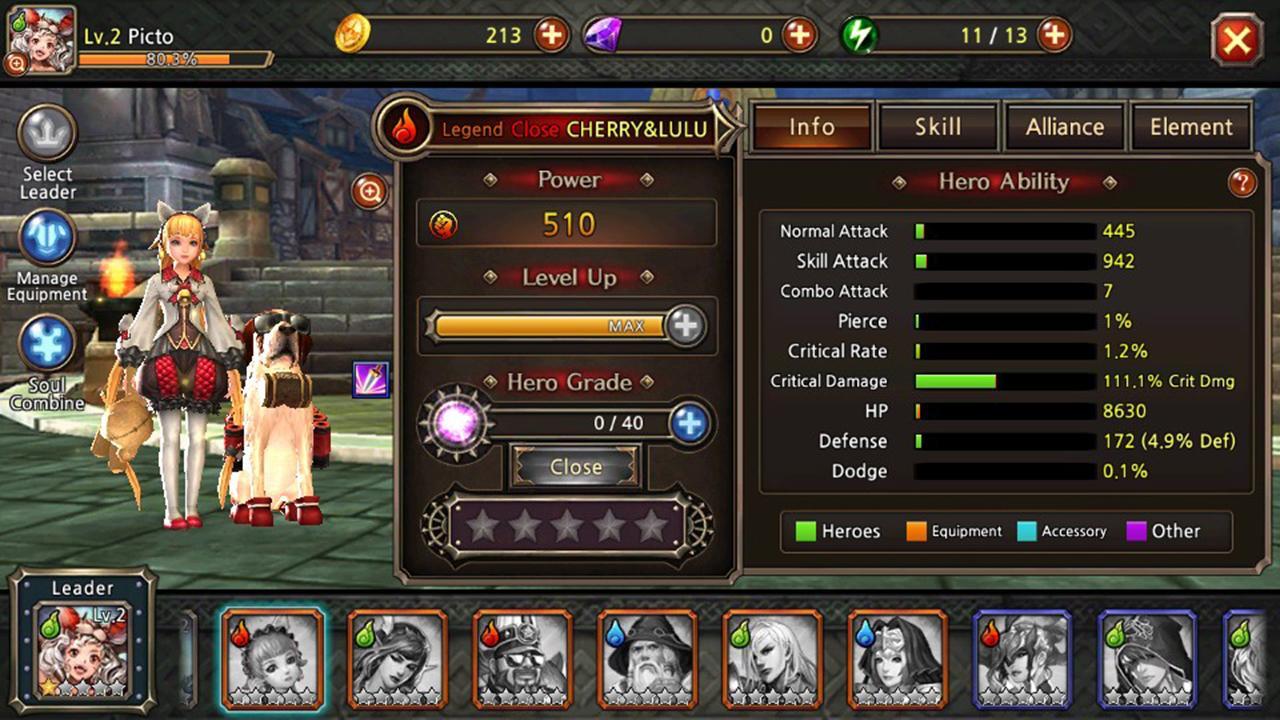Click the magnifier zoom icon beside the character
Screen dimensions: 1280x720
click(x=367, y=192)
